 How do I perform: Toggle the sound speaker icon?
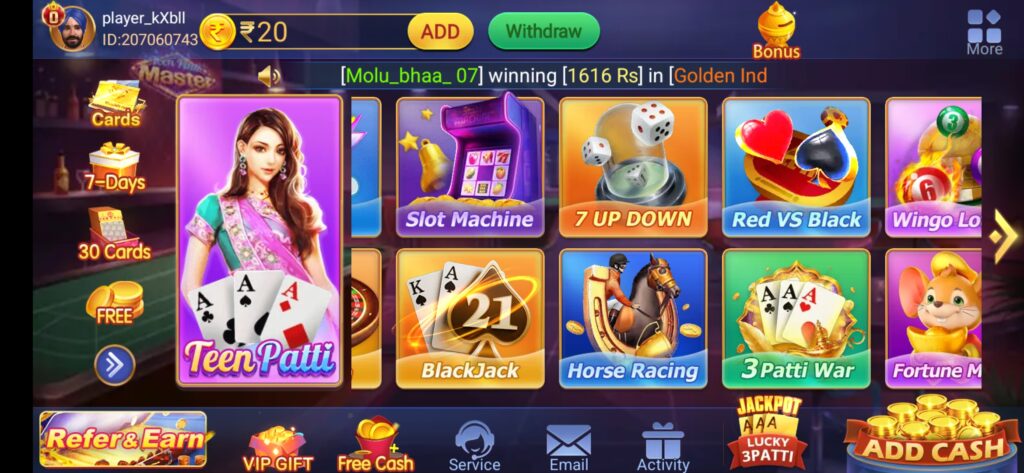coord(268,76)
